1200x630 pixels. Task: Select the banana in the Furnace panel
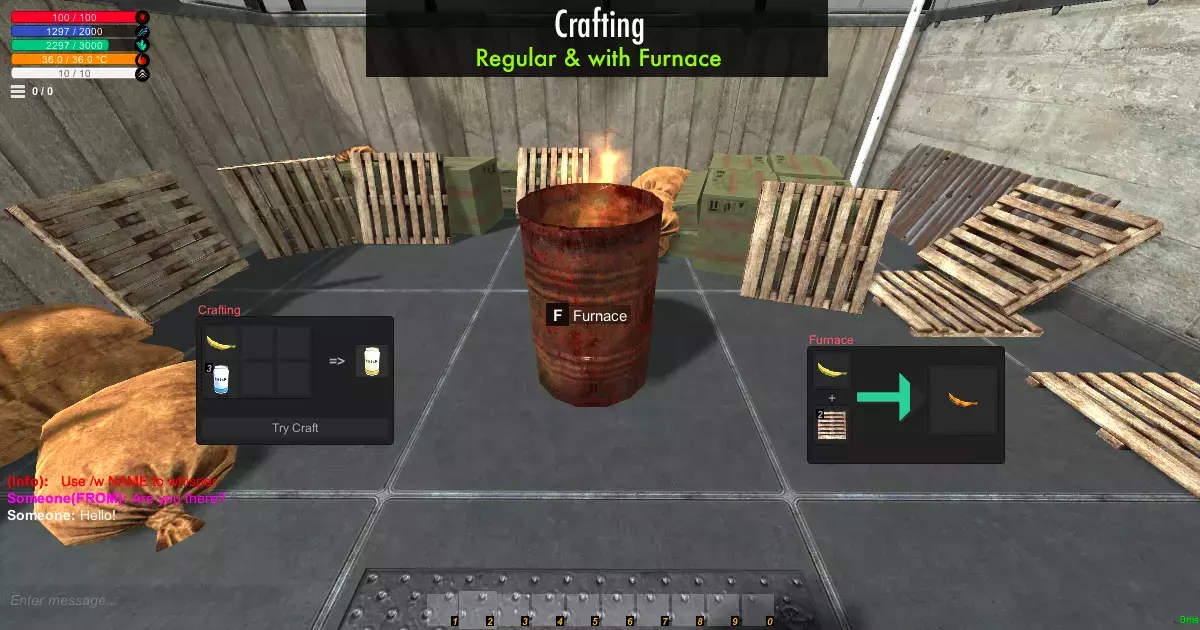(x=831, y=371)
